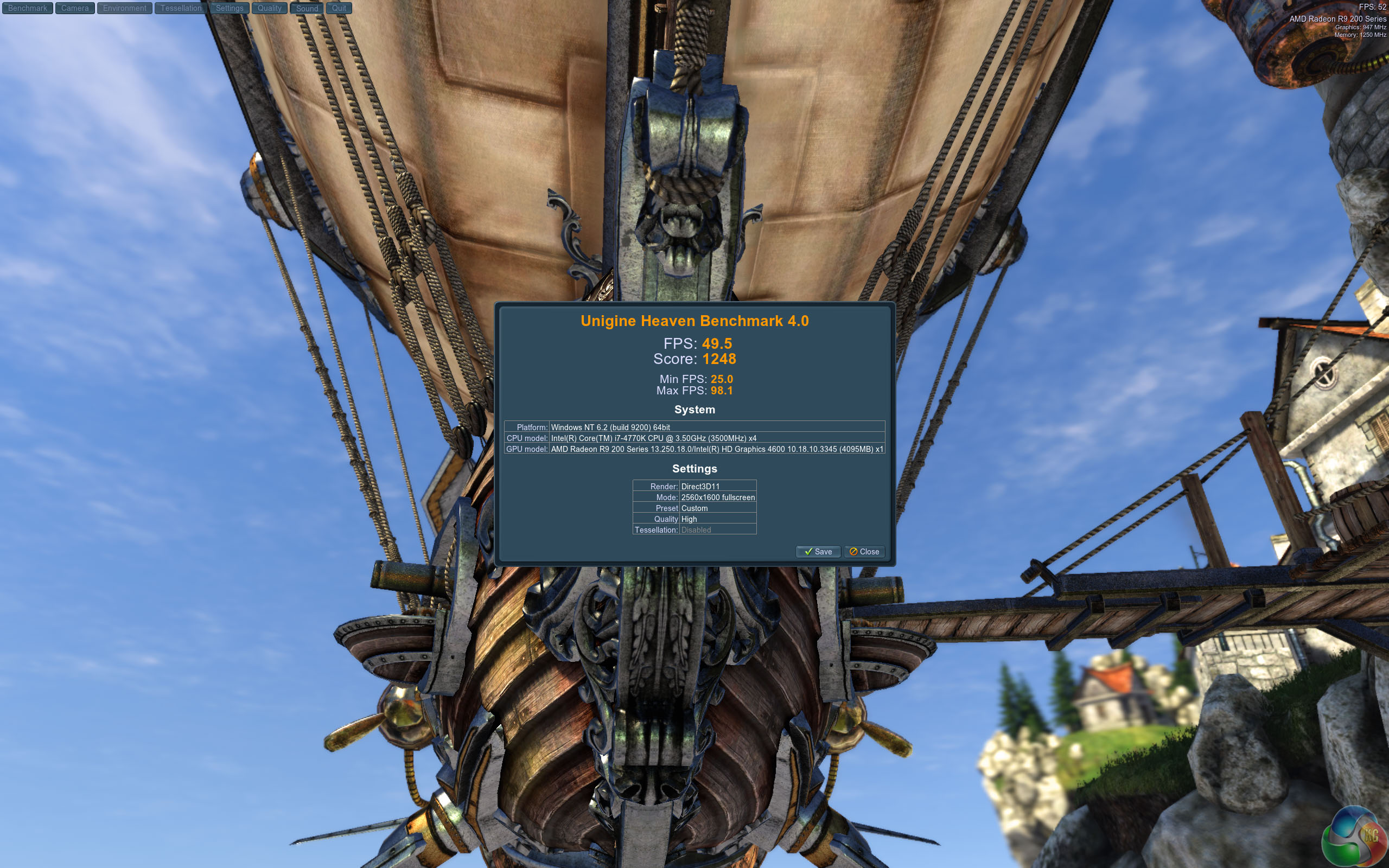This screenshot has width=1389, height=868.
Task: Close the benchmark results dialog
Action: coord(864,552)
